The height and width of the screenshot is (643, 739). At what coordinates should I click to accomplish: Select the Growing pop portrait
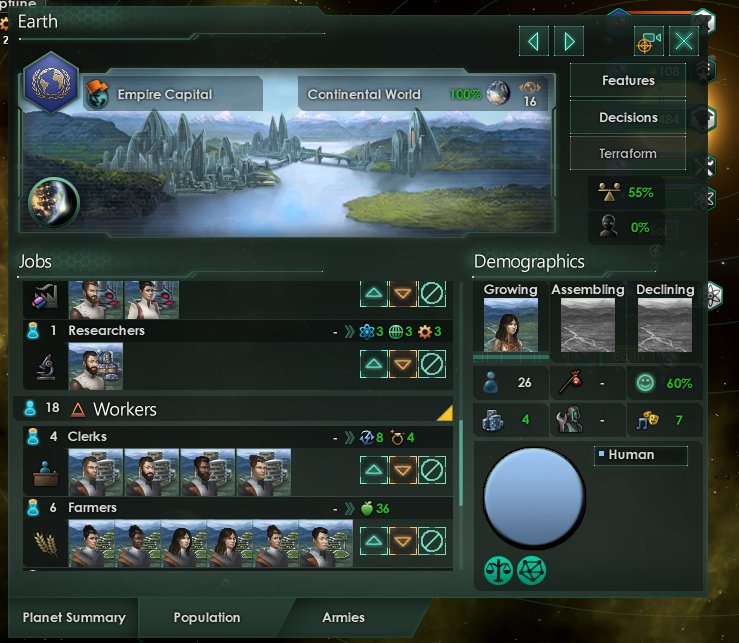tap(510, 325)
